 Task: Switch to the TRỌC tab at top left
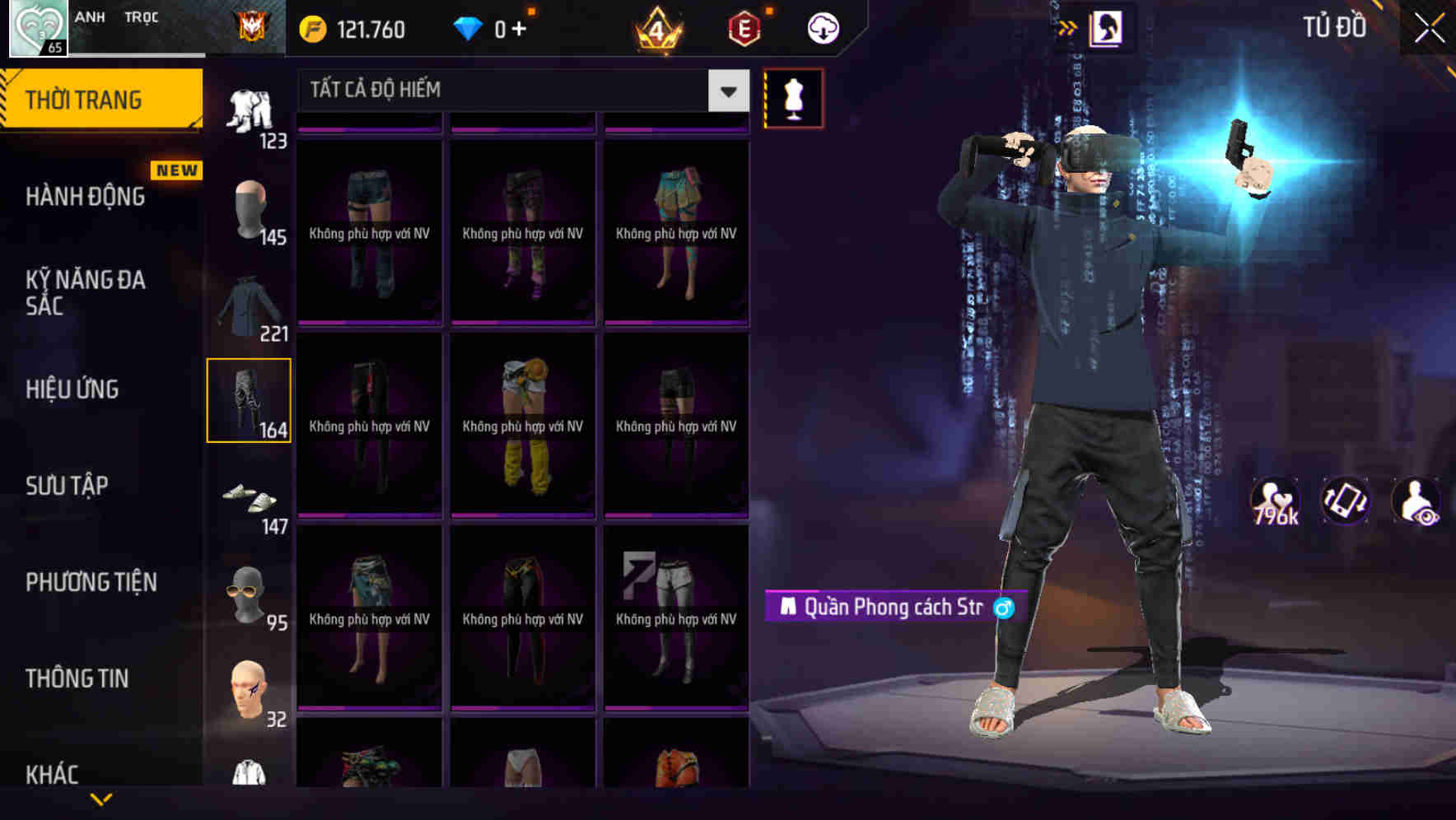pyautogui.click(x=141, y=16)
